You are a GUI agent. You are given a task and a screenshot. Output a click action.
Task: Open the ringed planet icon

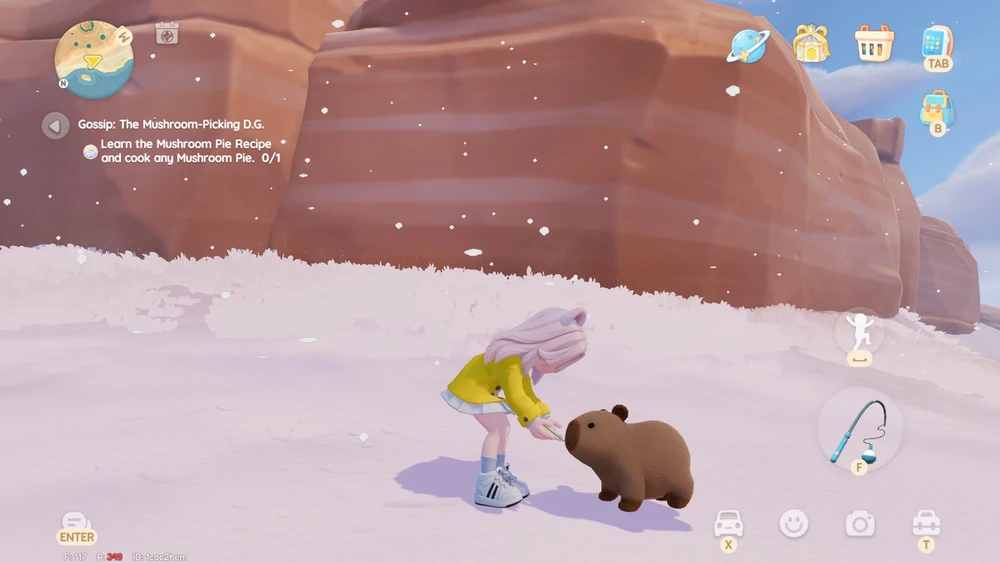[x=748, y=44]
